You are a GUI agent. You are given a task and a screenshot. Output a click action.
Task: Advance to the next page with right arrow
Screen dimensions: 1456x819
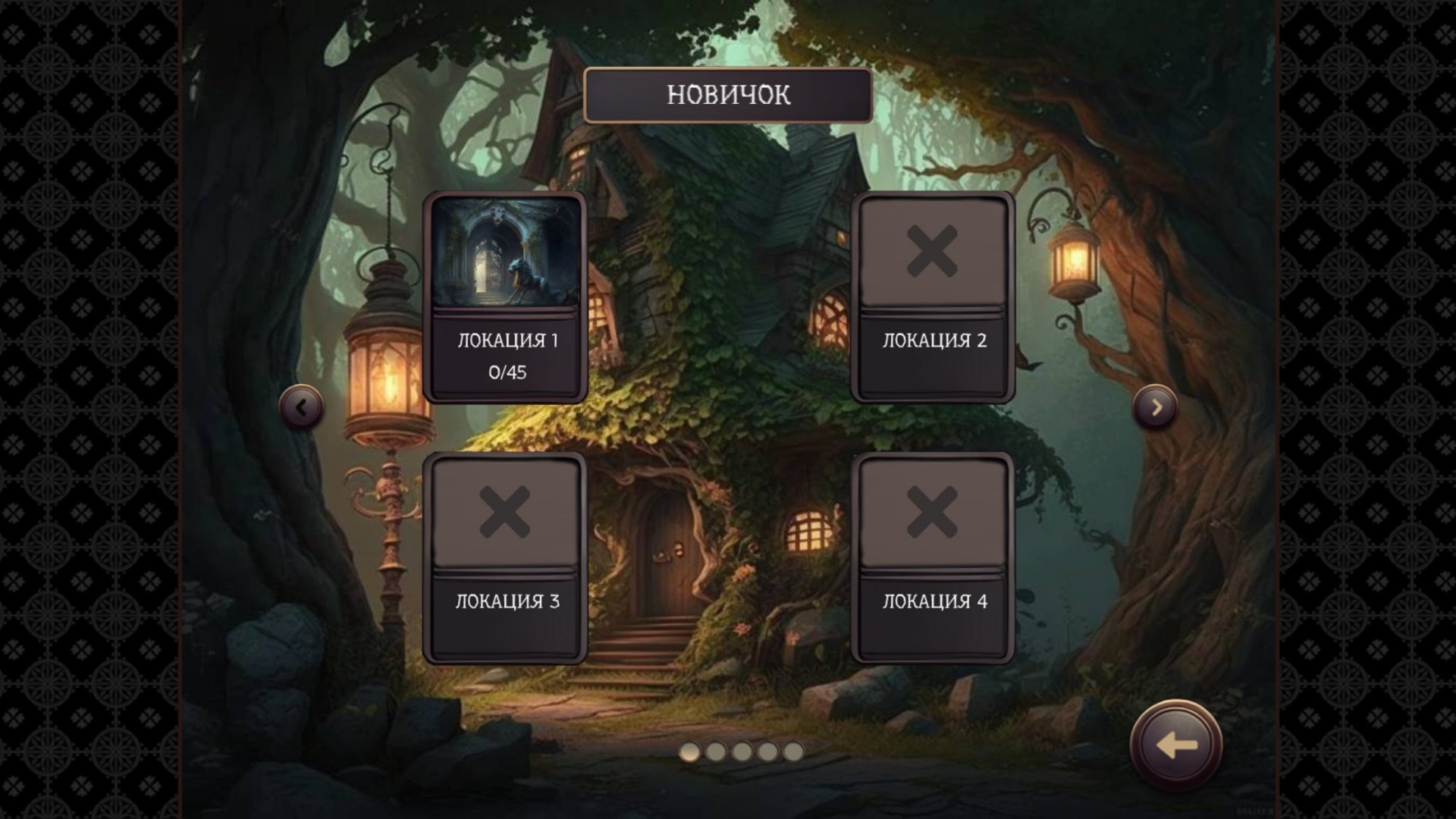[1156, 407]
